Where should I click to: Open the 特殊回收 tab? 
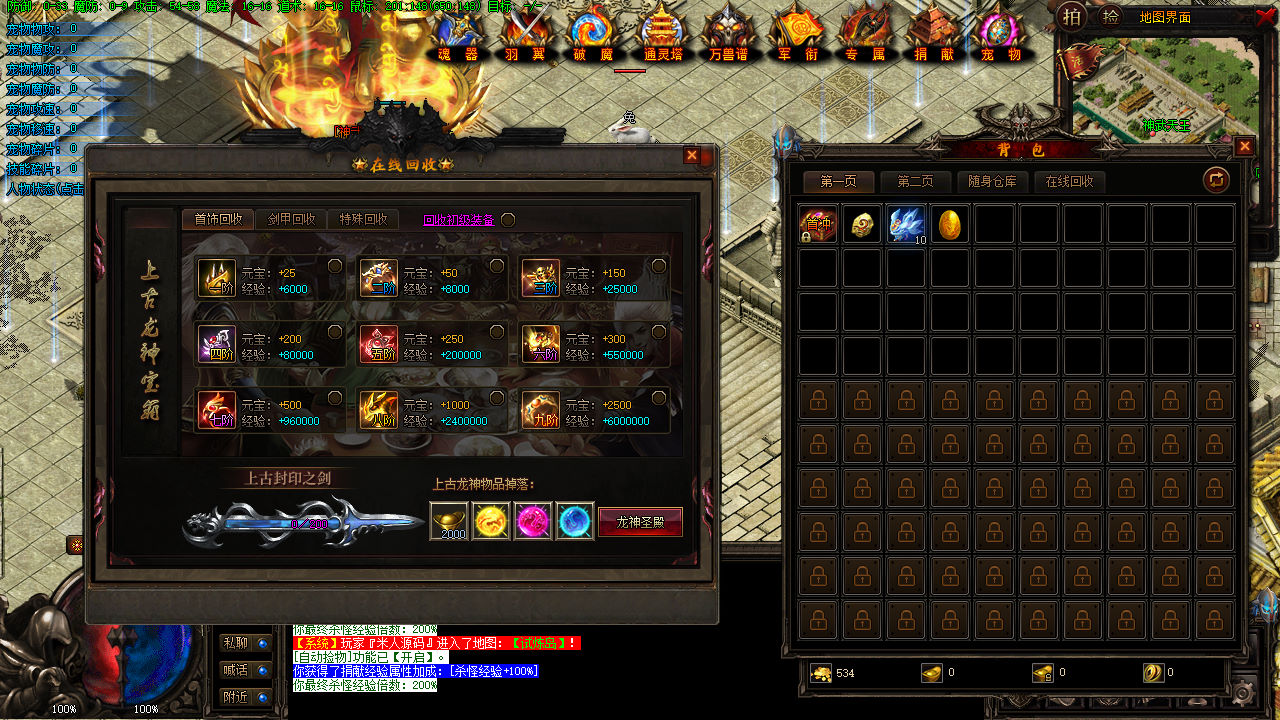pos(363,220)
